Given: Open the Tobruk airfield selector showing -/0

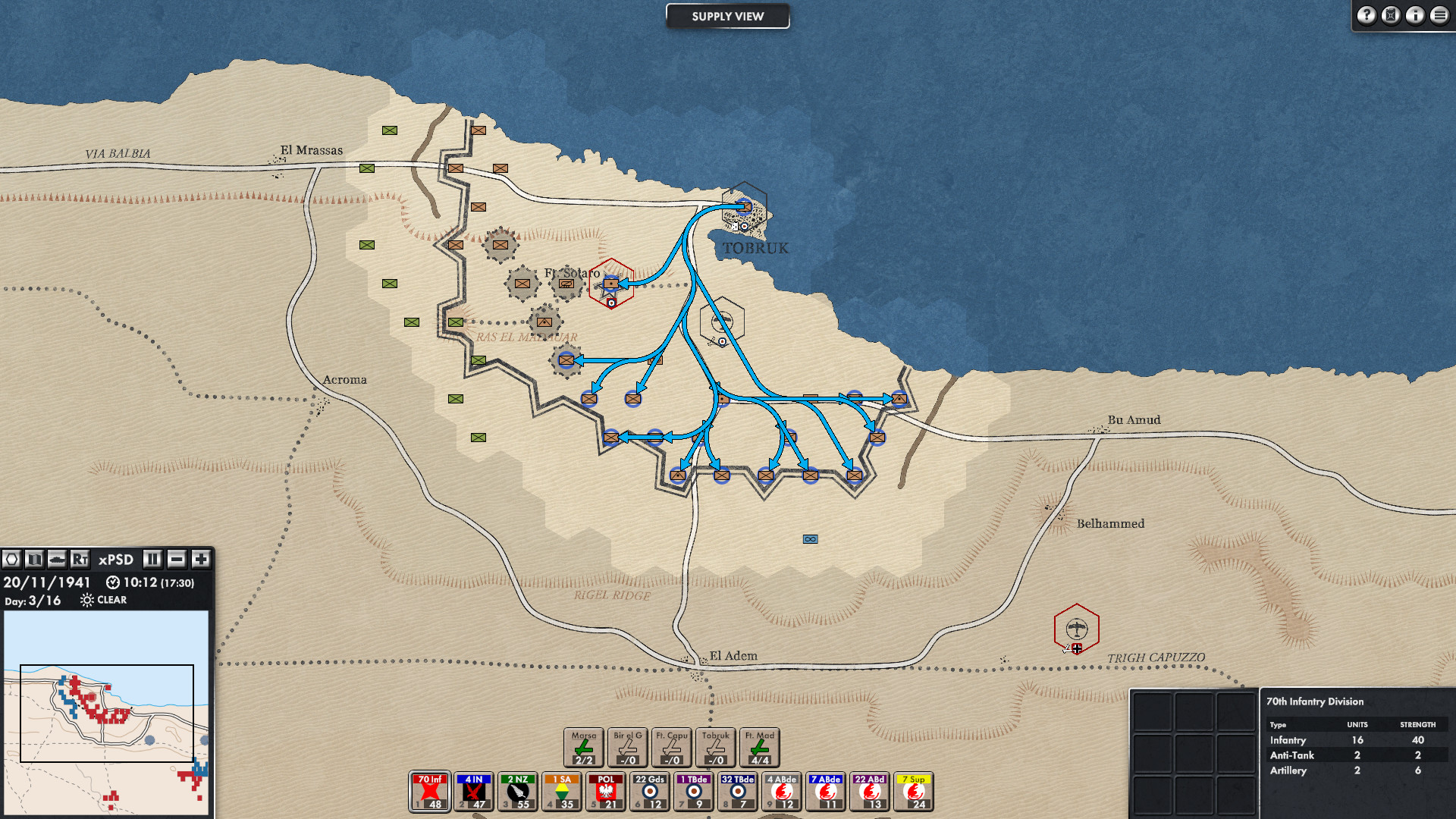Looking at the screenshot, I should (716, 747).
